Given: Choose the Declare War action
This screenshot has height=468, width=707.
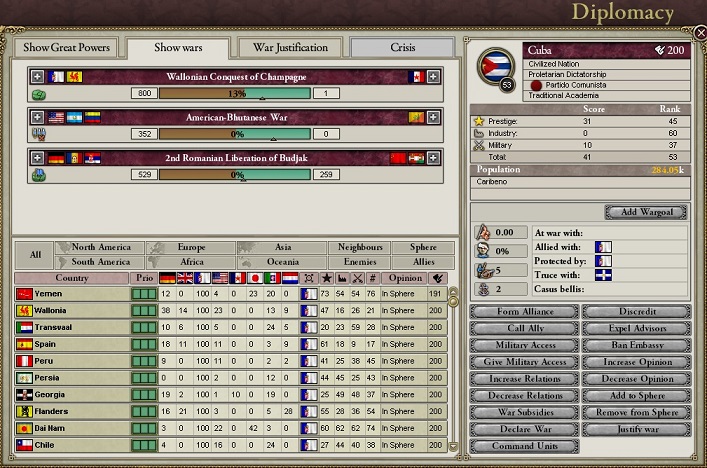Looking at the screenshot, I should 523,429.
